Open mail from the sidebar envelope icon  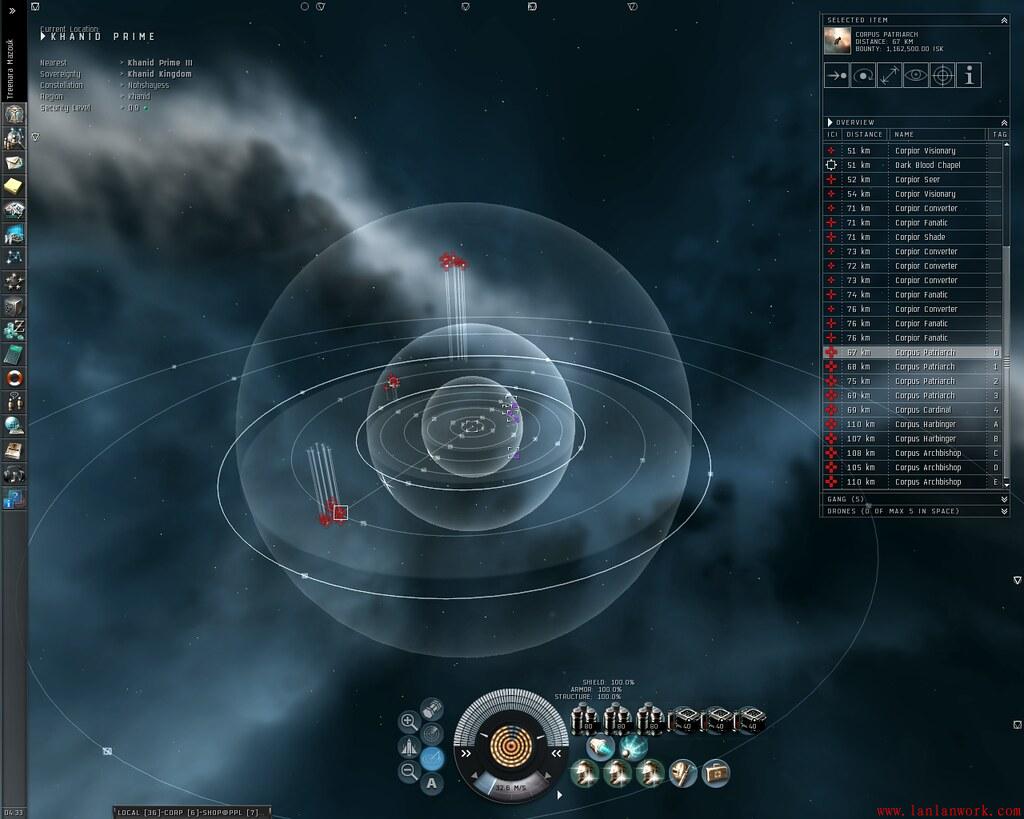coord(14,162)
